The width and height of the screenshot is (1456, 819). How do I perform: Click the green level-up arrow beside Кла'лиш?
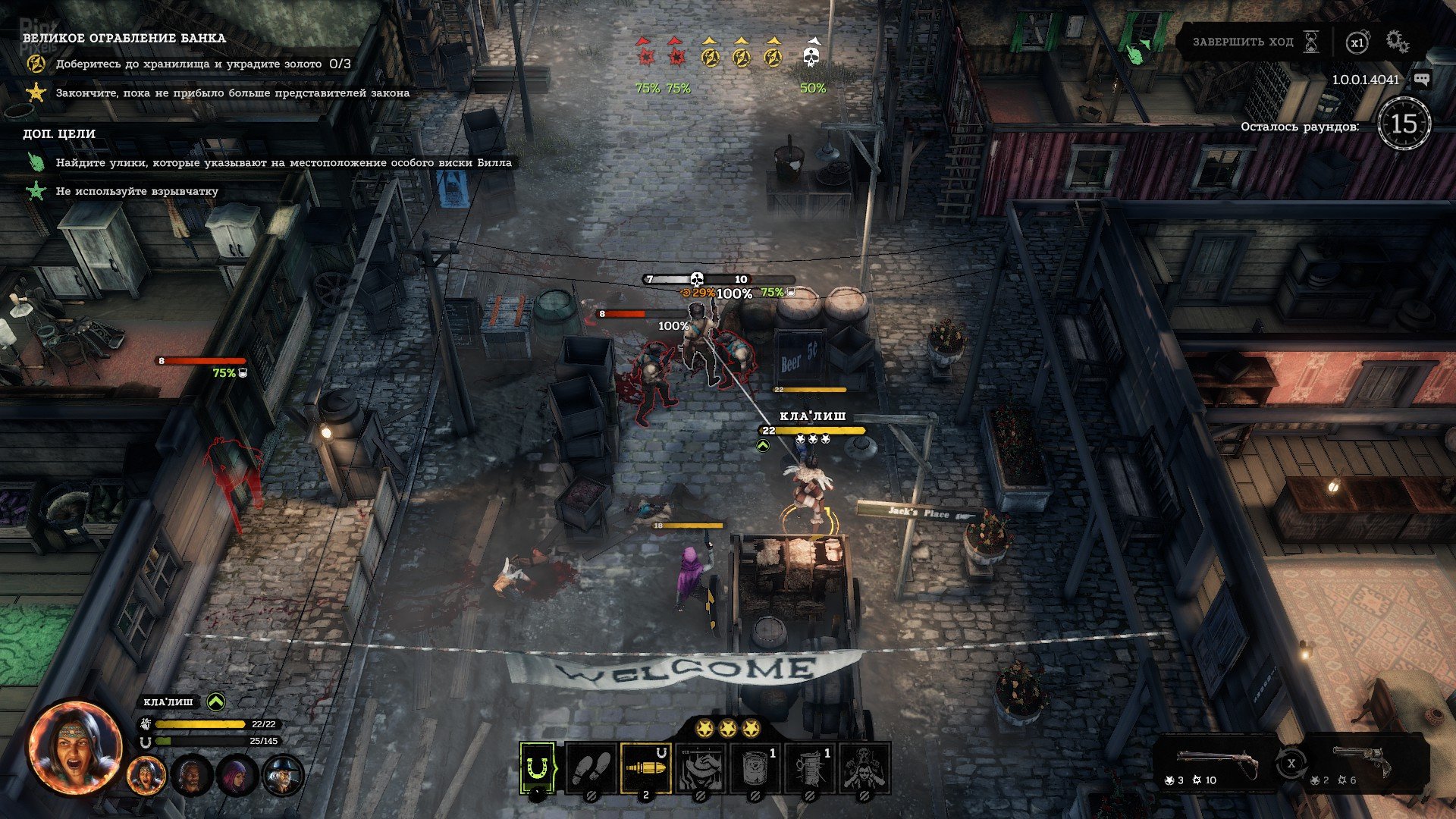216,702
